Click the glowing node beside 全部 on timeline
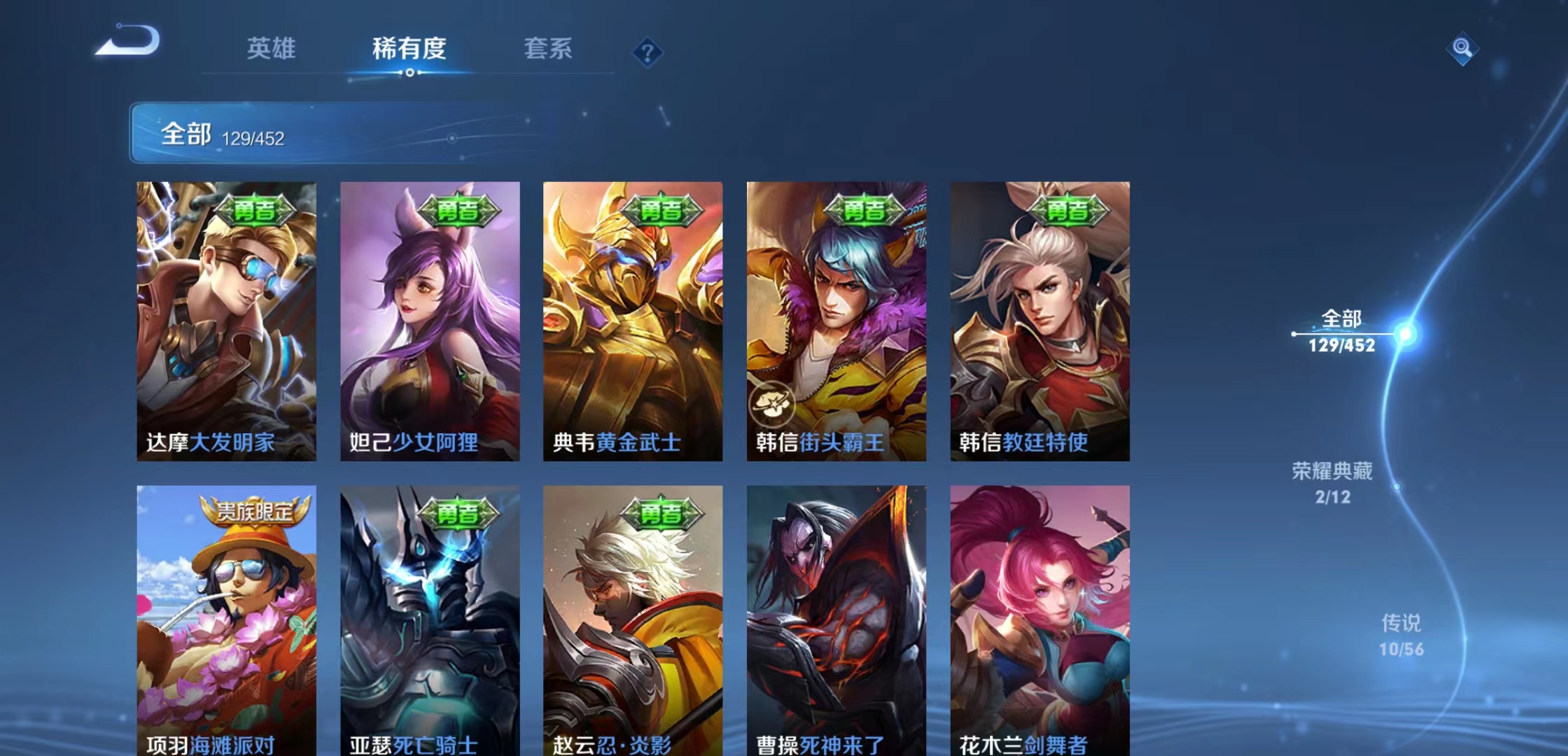 pos(1404,335)
